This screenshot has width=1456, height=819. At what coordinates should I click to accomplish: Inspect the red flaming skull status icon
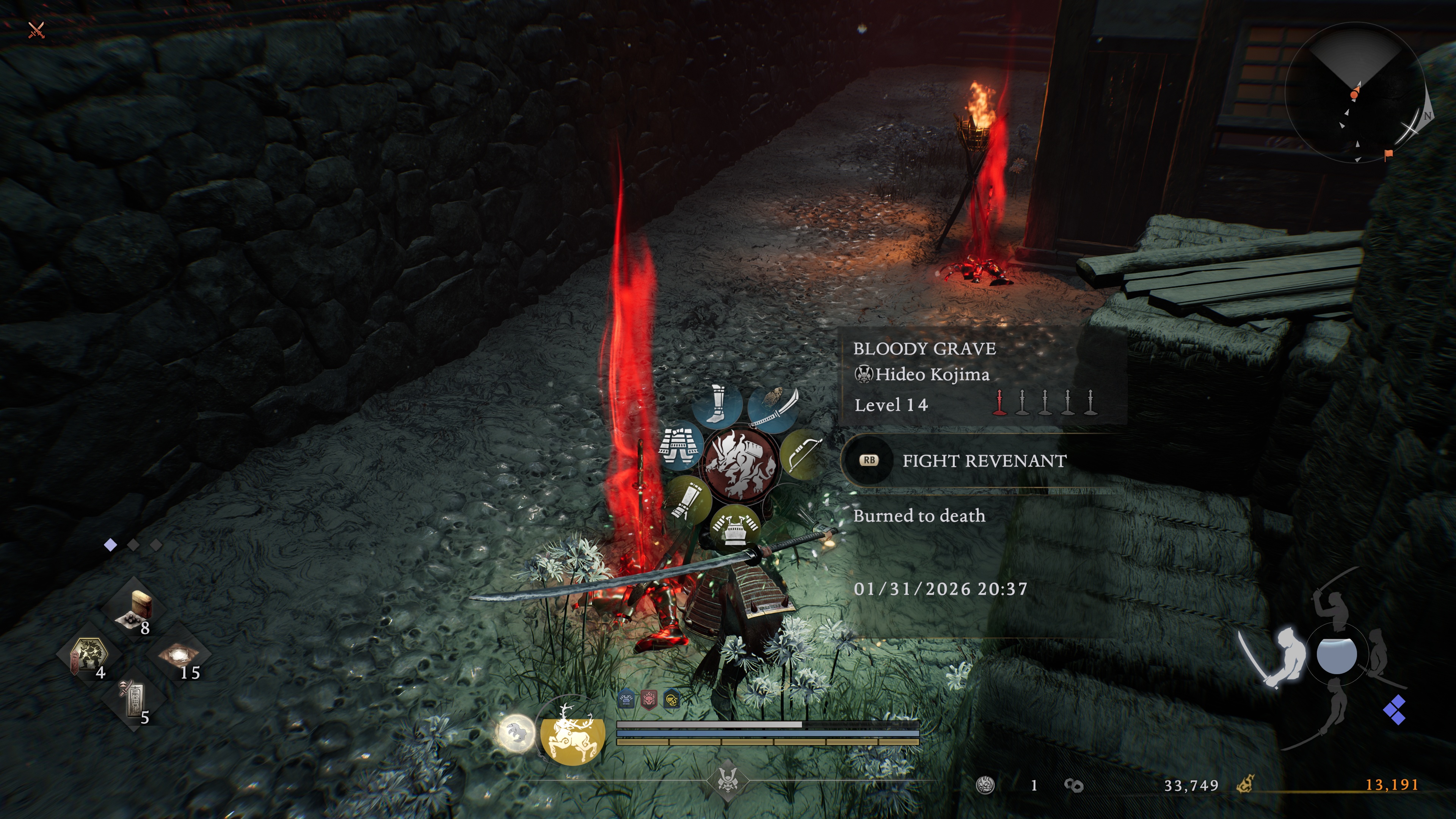click(x=649, y=700)
